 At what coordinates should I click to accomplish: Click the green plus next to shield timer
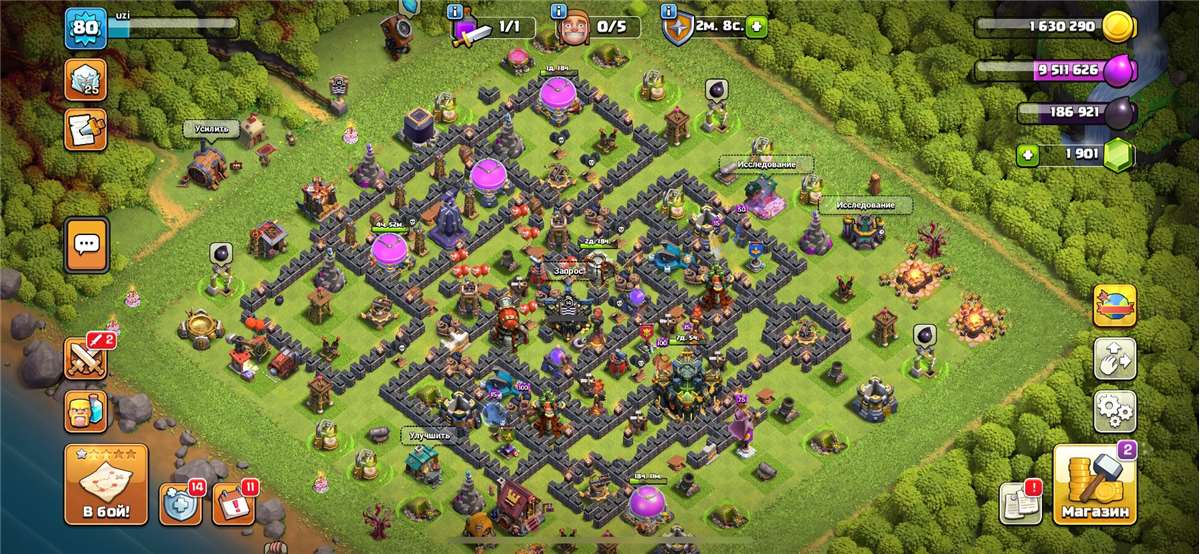(756, 28)
